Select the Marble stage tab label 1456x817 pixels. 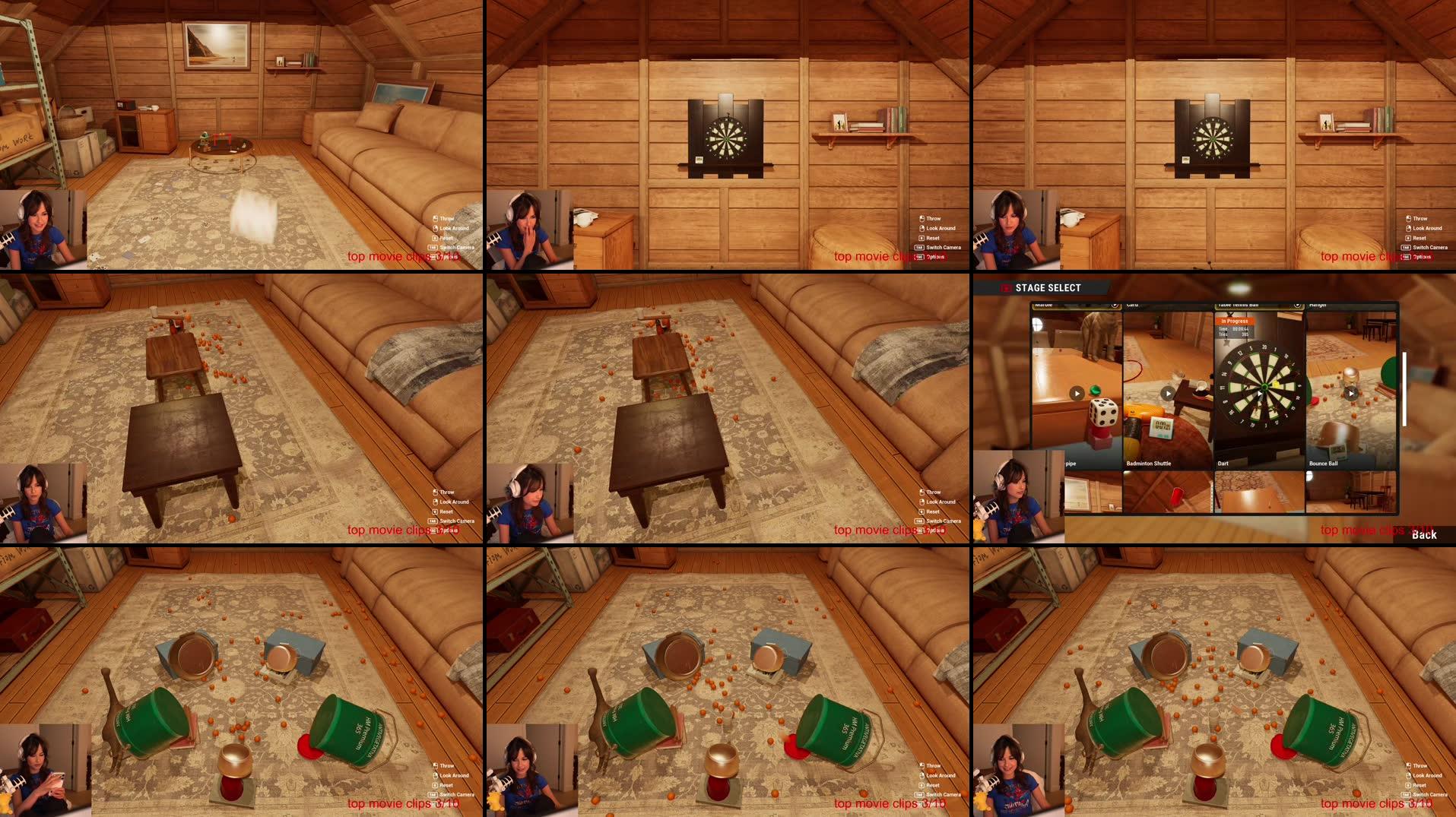point(1045,304)
